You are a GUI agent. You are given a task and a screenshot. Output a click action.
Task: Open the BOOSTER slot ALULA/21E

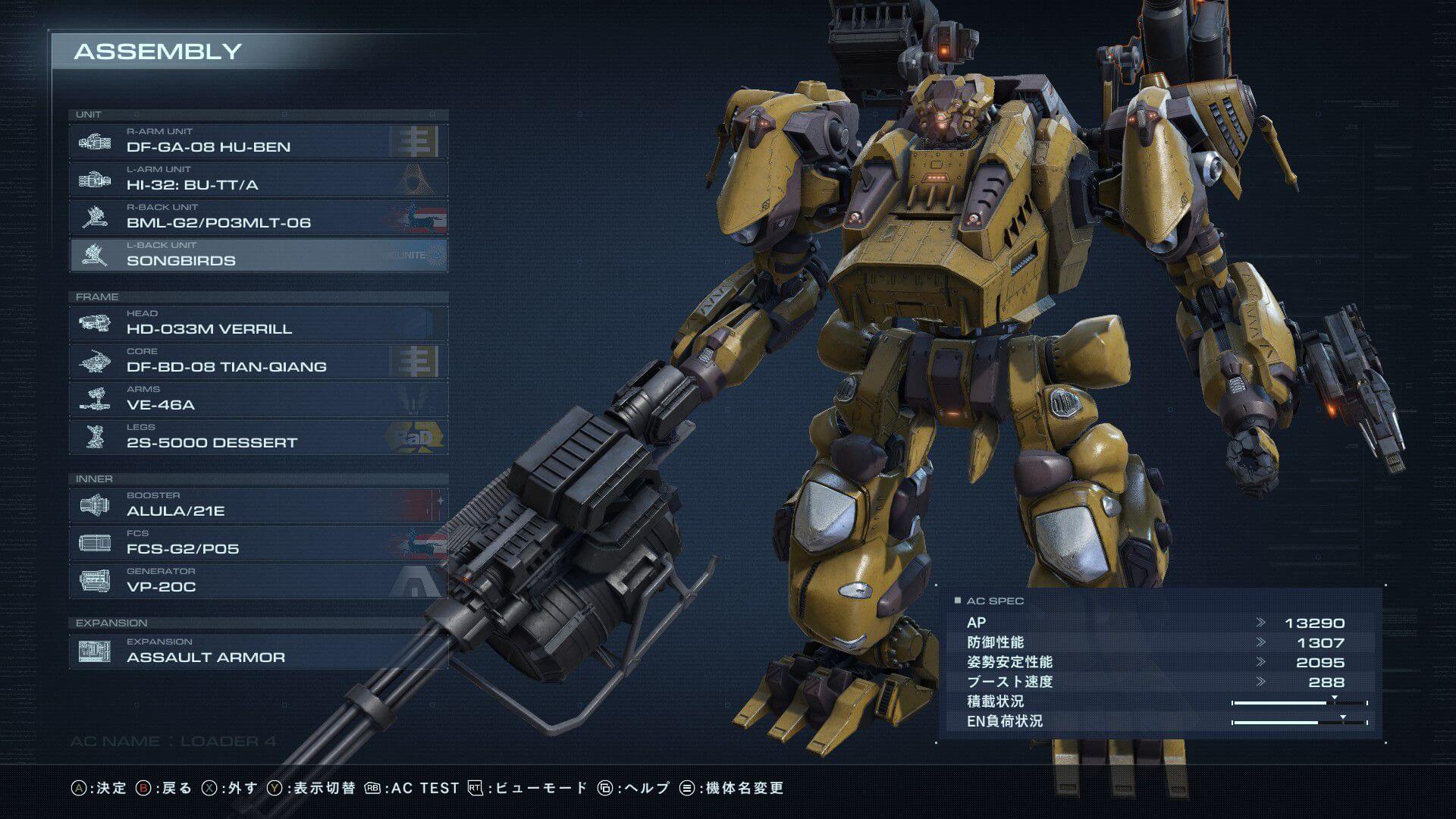258,505
